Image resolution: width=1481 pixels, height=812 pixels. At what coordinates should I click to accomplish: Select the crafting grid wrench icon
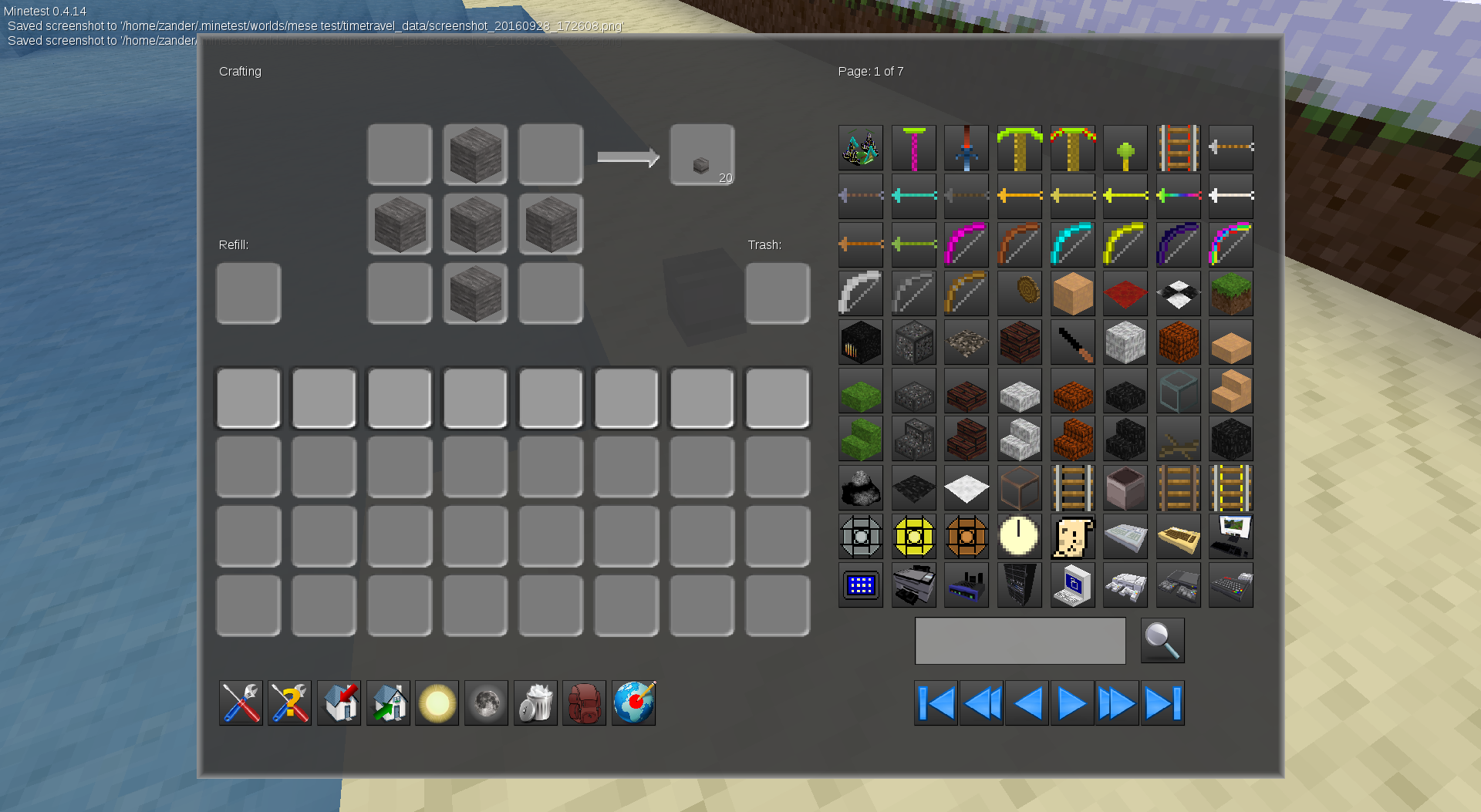click(240, 702)
